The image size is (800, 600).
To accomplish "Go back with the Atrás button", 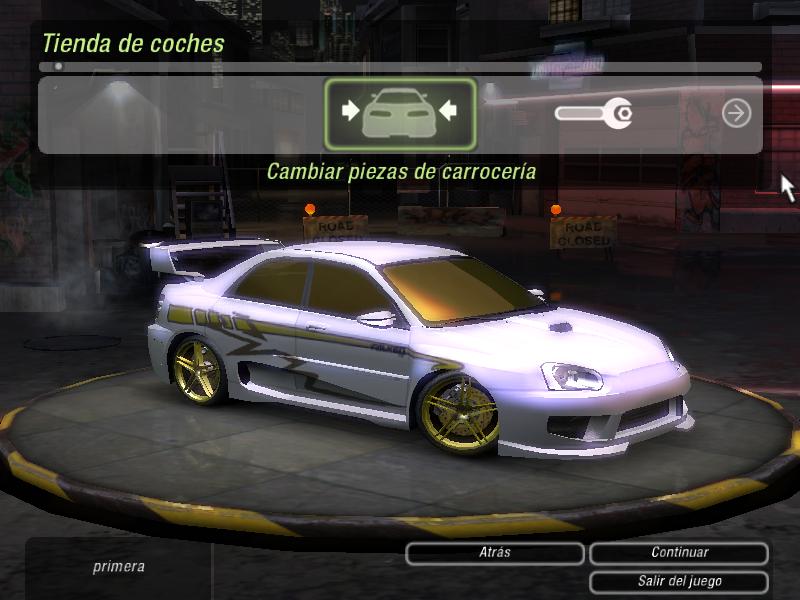I will pos(494,553).
